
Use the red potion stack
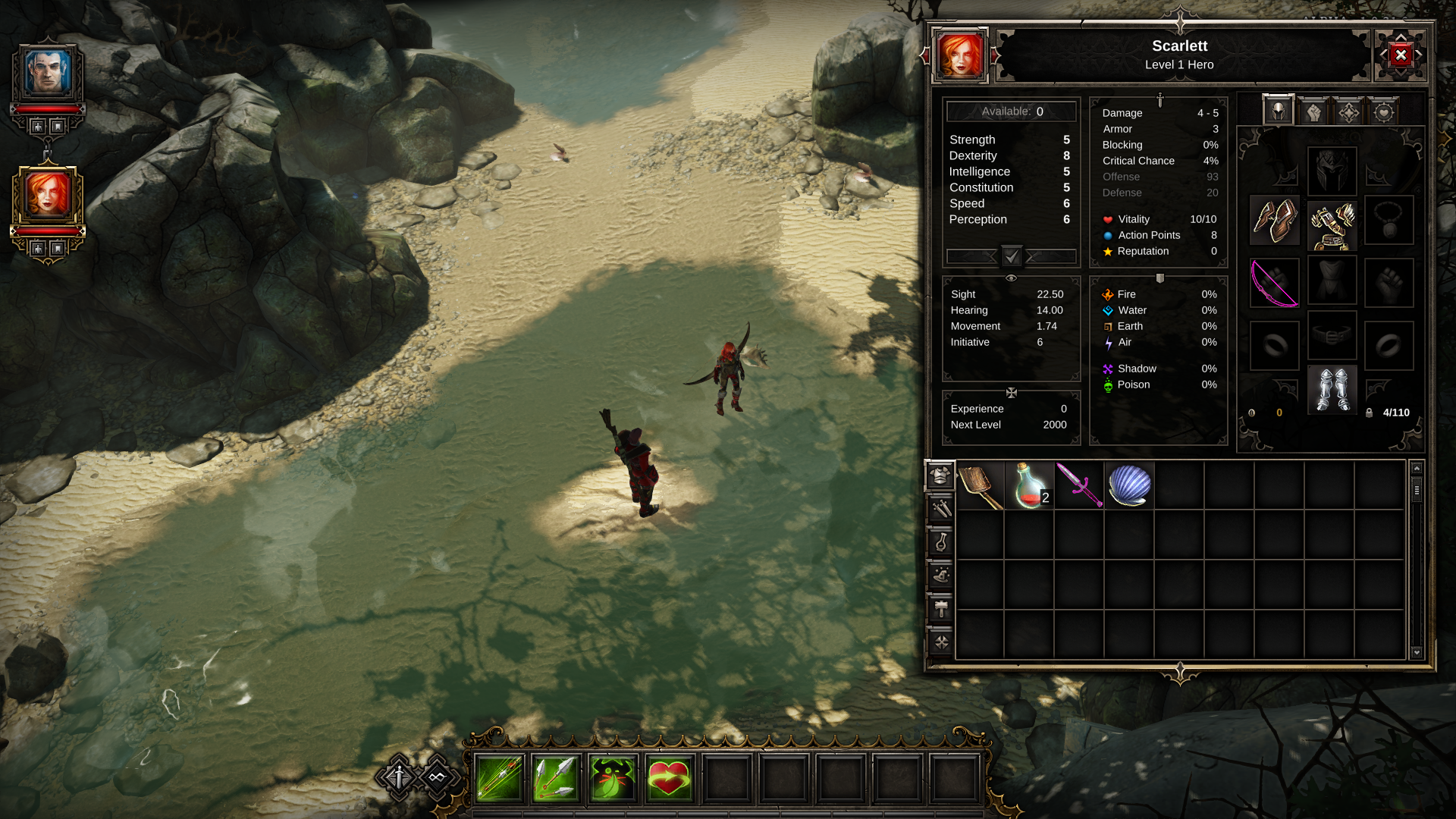pos(1030,485)
